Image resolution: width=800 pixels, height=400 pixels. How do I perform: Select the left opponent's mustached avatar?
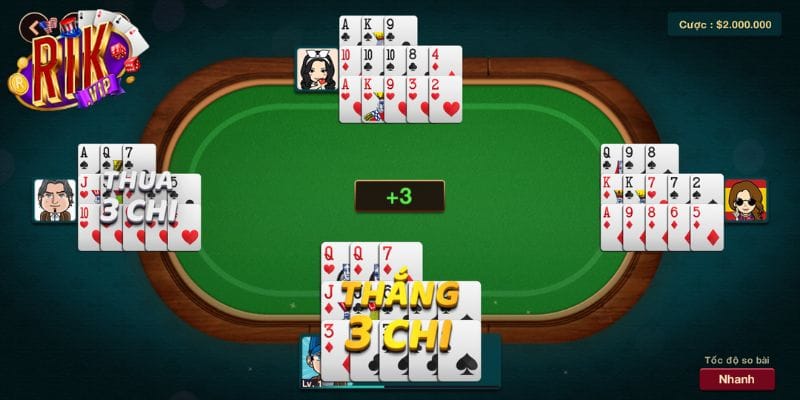click(x=55, y=201)
